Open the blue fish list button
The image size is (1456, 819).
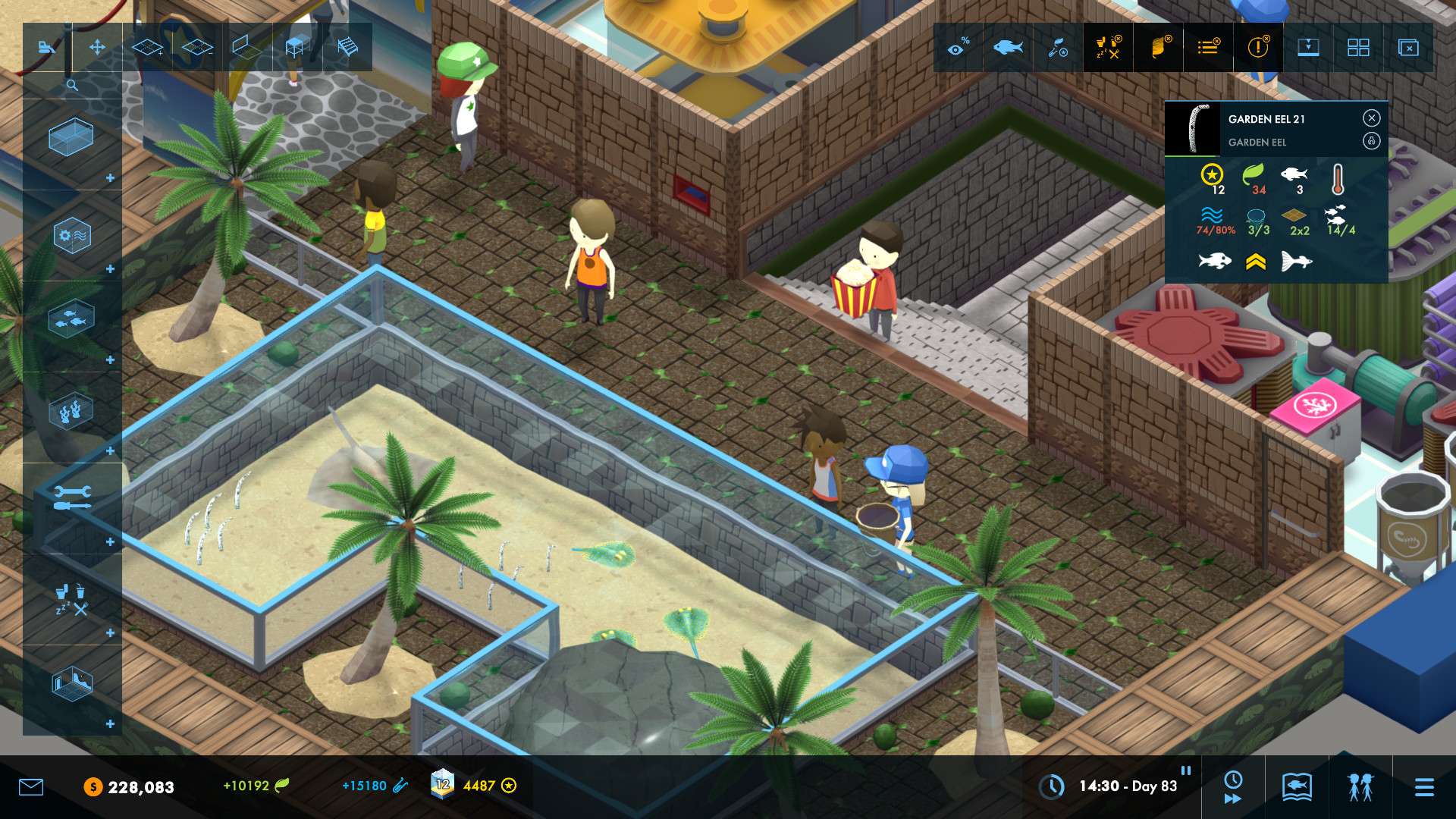pos(1008,47)
